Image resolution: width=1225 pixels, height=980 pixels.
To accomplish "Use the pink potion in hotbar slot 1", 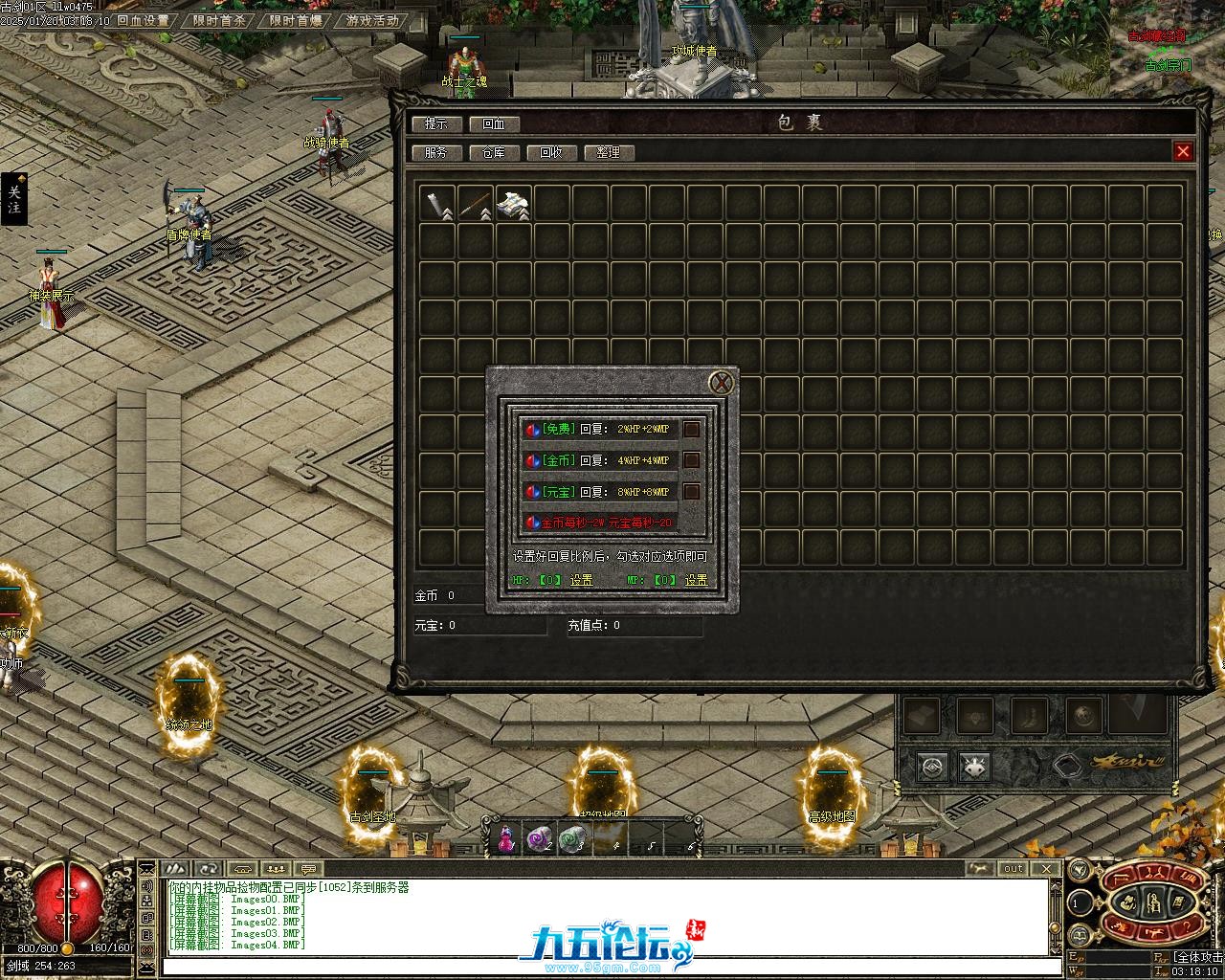I will 505,838.
